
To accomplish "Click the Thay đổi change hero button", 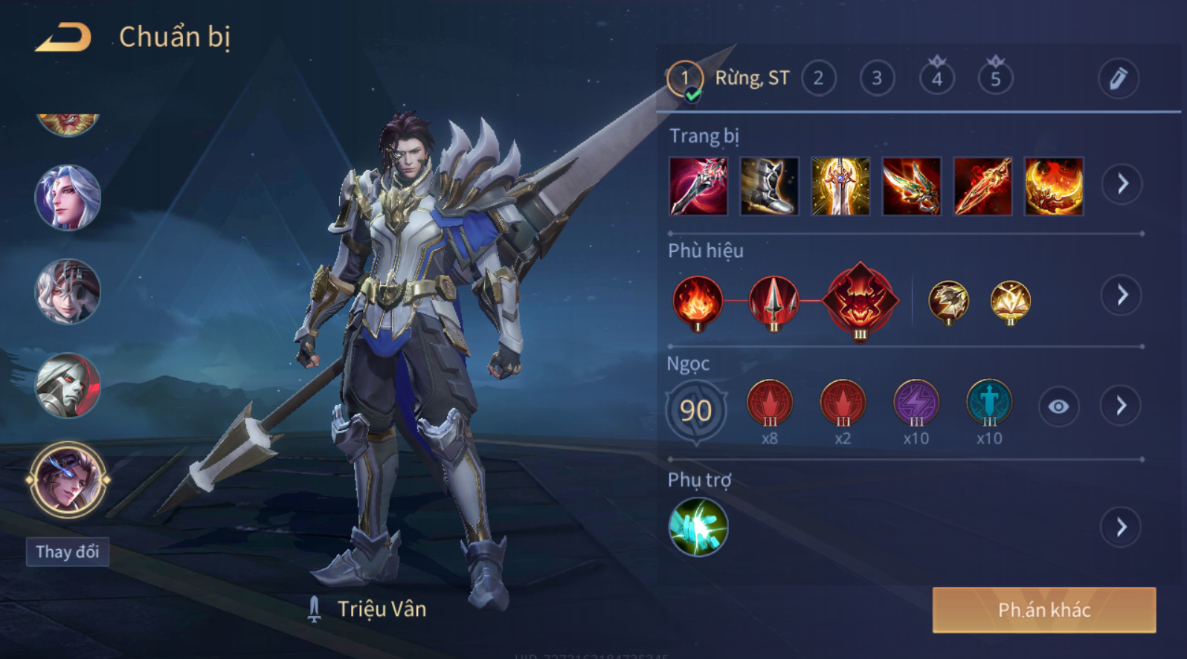I will click(67, 552).
